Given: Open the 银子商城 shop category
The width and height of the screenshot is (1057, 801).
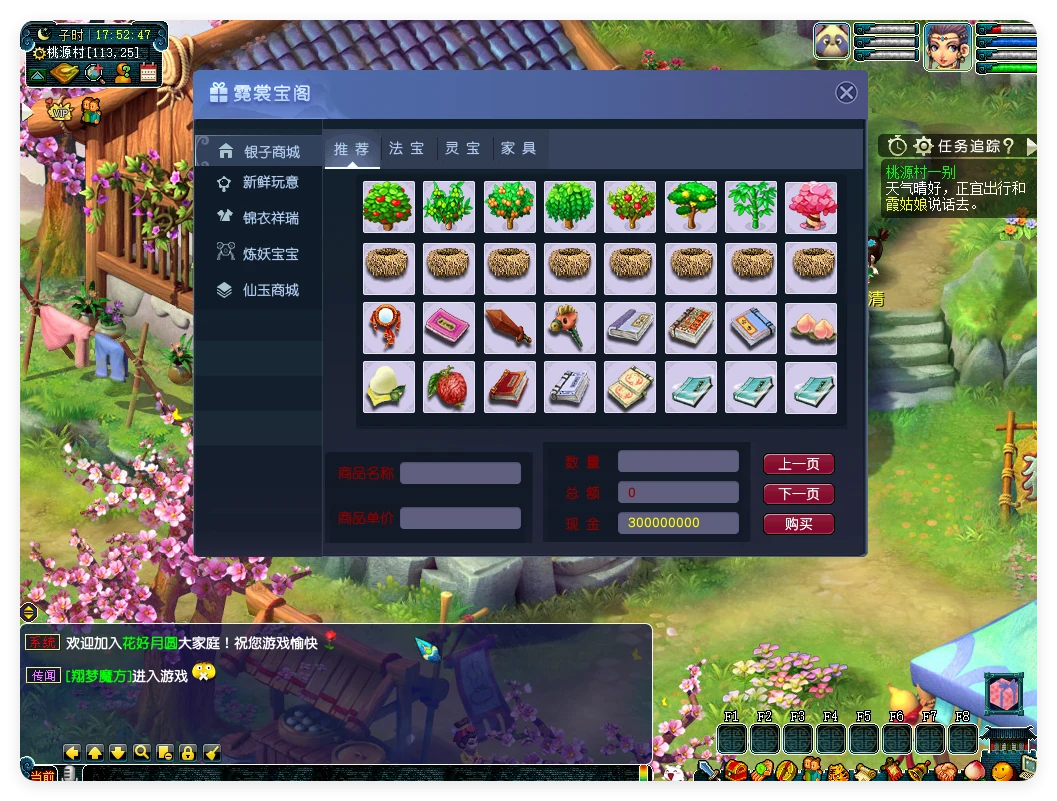Looking at the screenshot, I should [260, 152].
